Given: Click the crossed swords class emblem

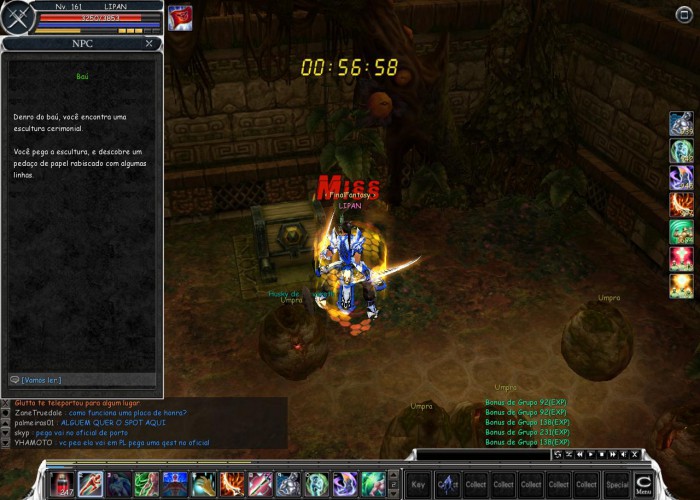Looking at the screenshot, I should 16,19.
